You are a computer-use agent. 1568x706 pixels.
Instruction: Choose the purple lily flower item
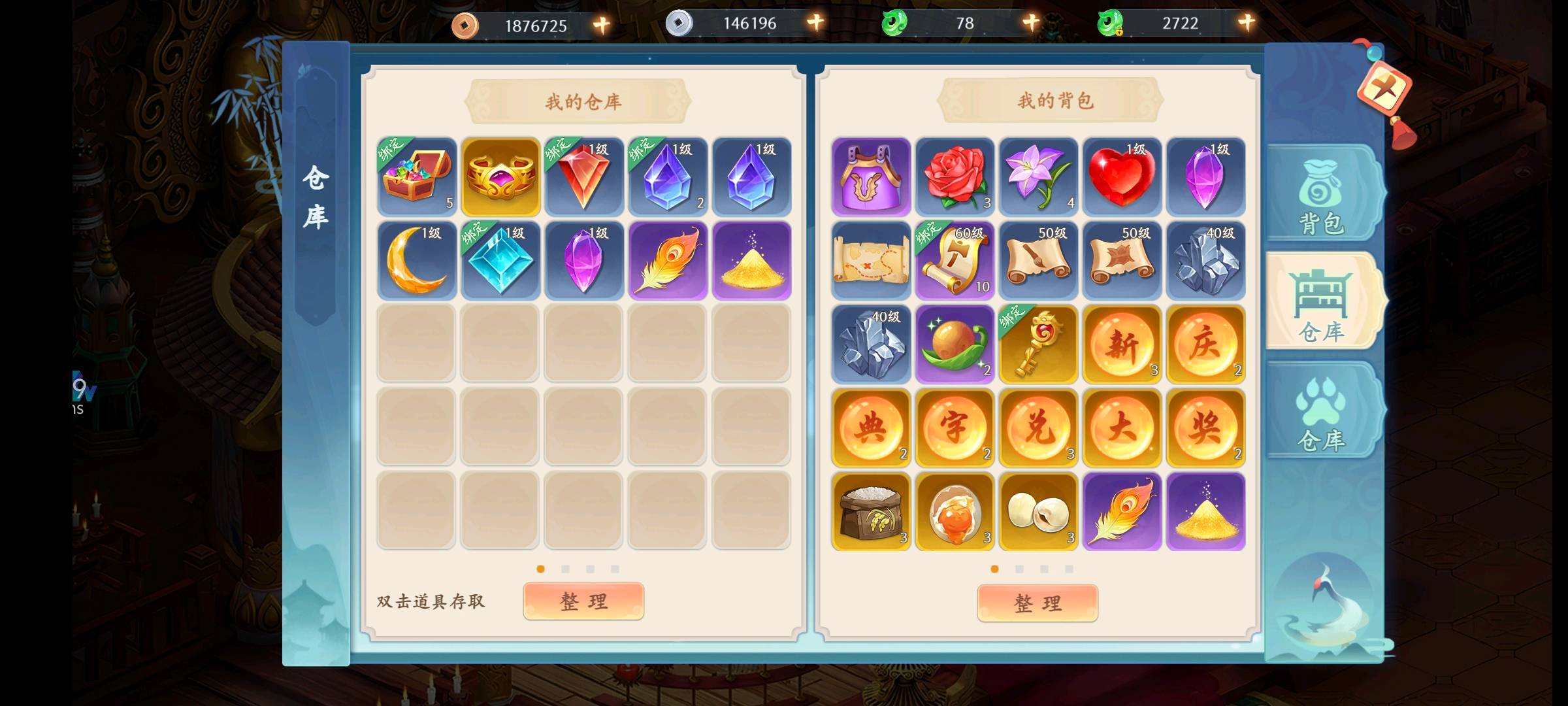click(1037, 176)
